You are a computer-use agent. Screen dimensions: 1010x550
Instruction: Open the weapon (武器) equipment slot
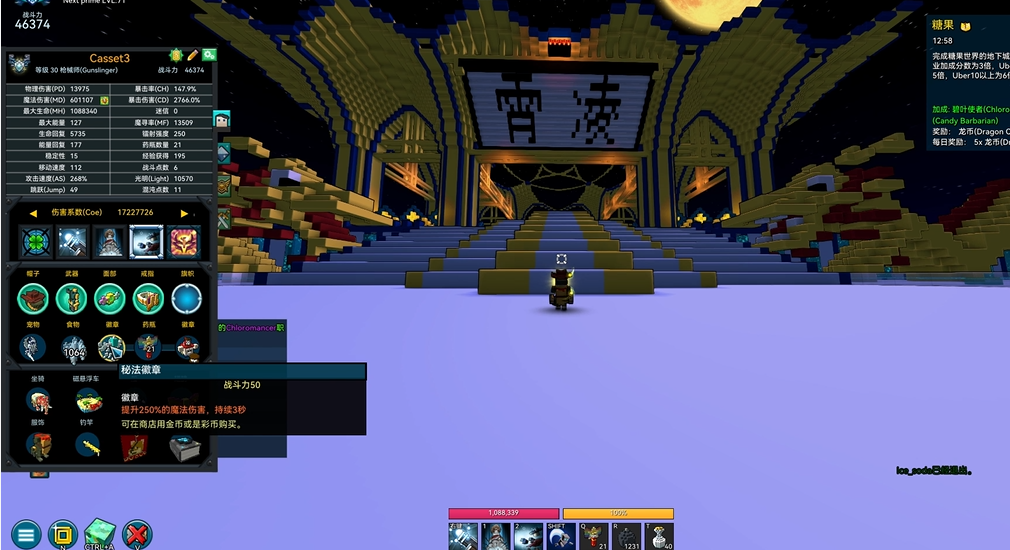coord(72,298)
